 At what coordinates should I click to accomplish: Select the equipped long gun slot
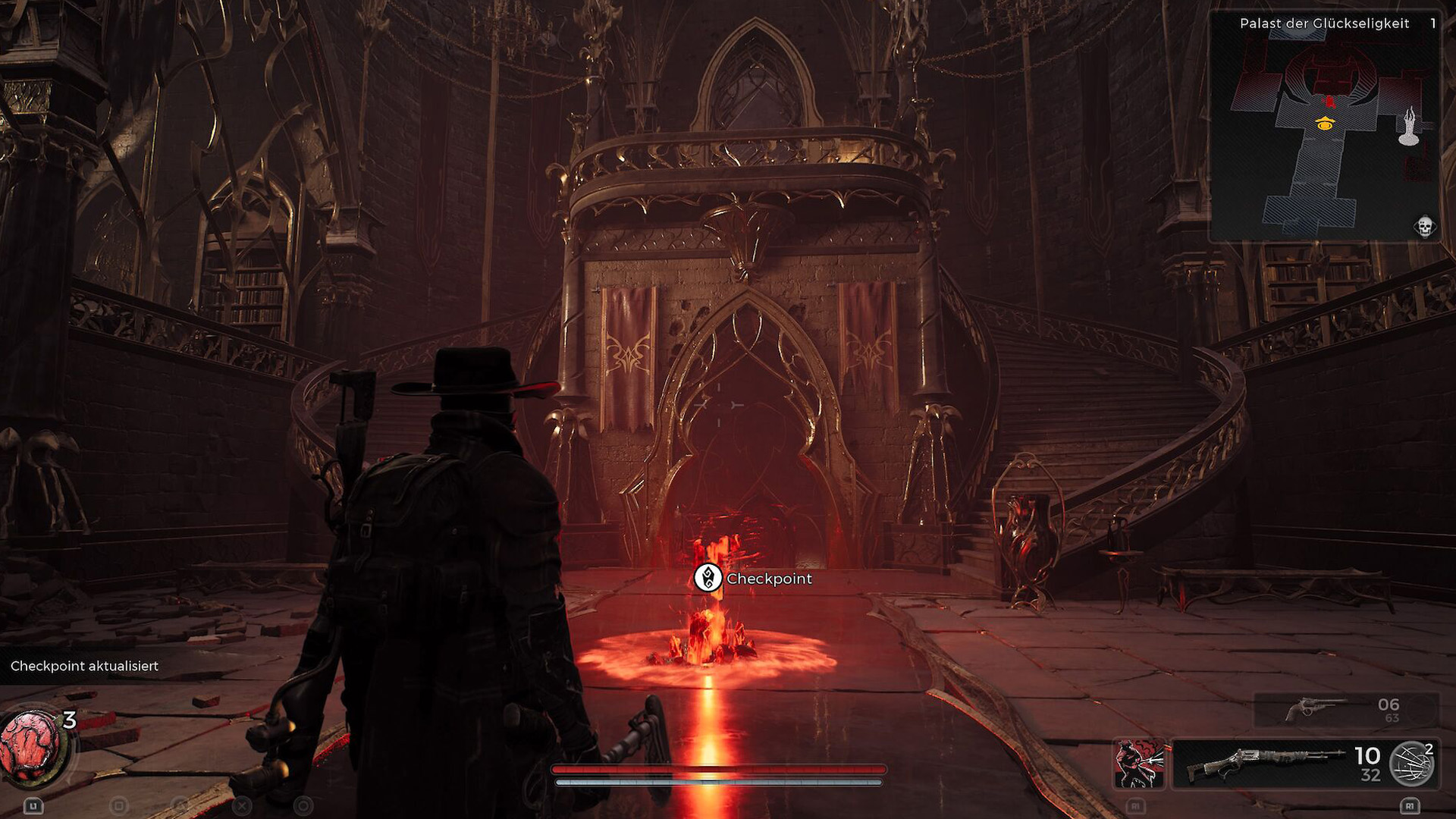click(x=1265, y=763)
